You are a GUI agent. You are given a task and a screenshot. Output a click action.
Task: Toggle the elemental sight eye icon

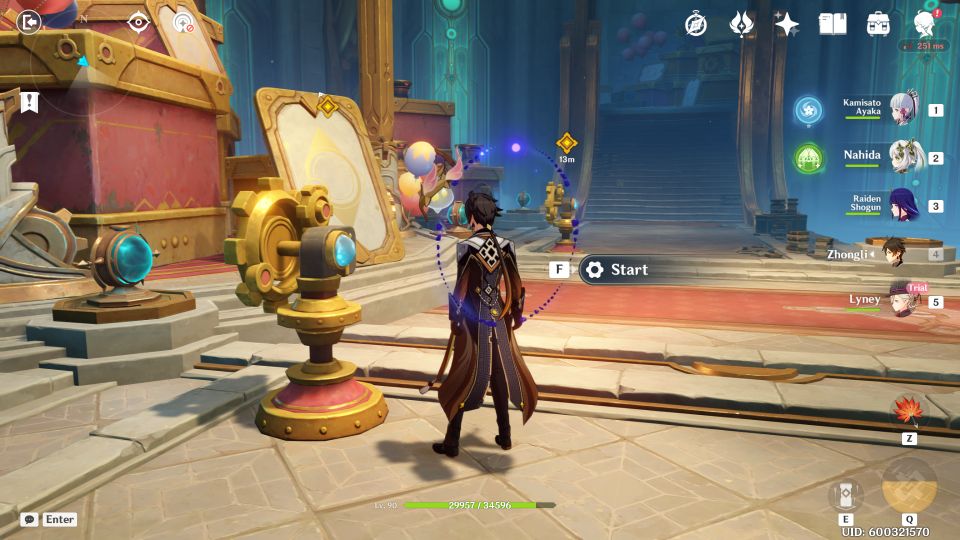pos(138,22)
